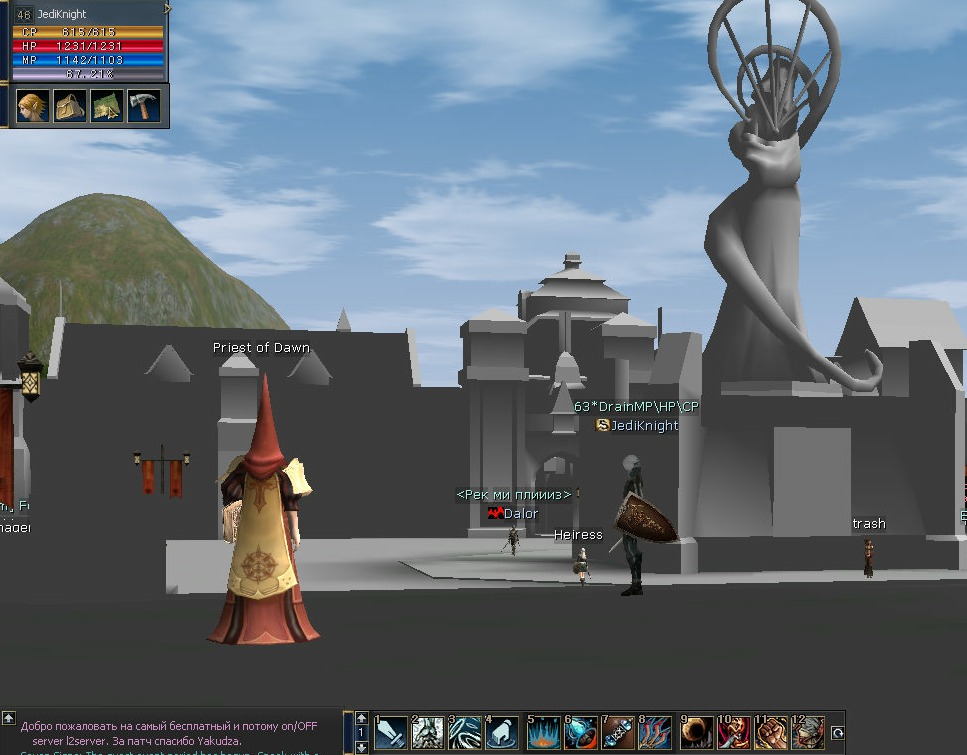Use the pick-up hand action in slot 4

click(502, 733)
